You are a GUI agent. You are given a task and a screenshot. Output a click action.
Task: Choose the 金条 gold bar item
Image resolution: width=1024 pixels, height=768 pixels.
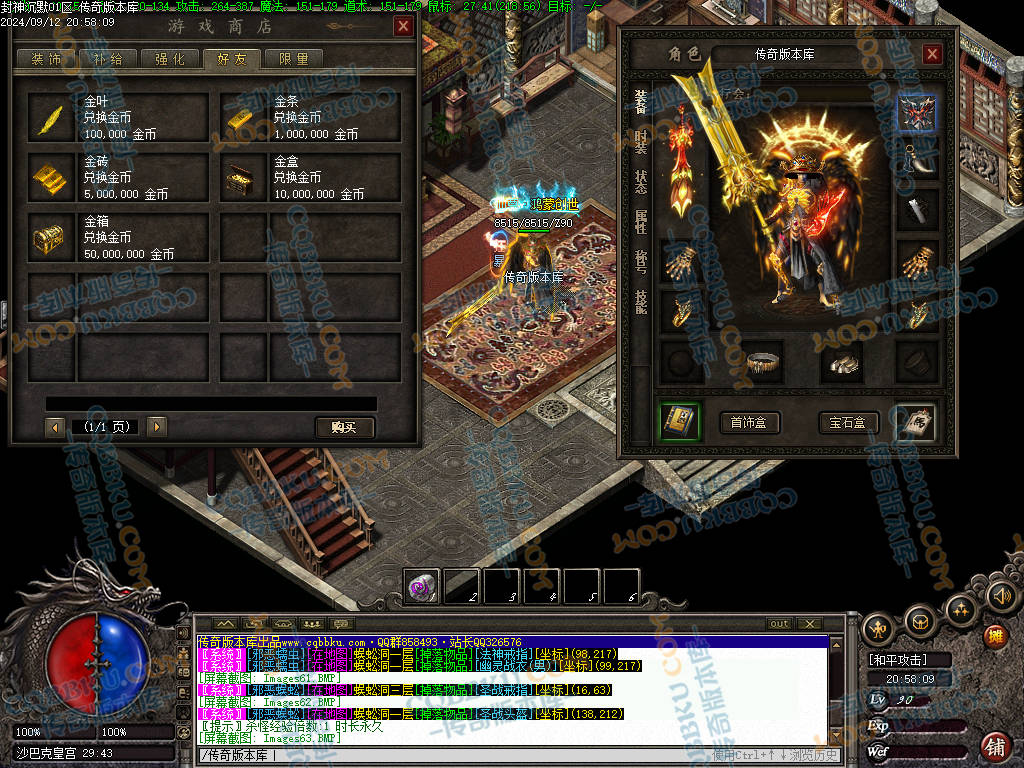310,118
